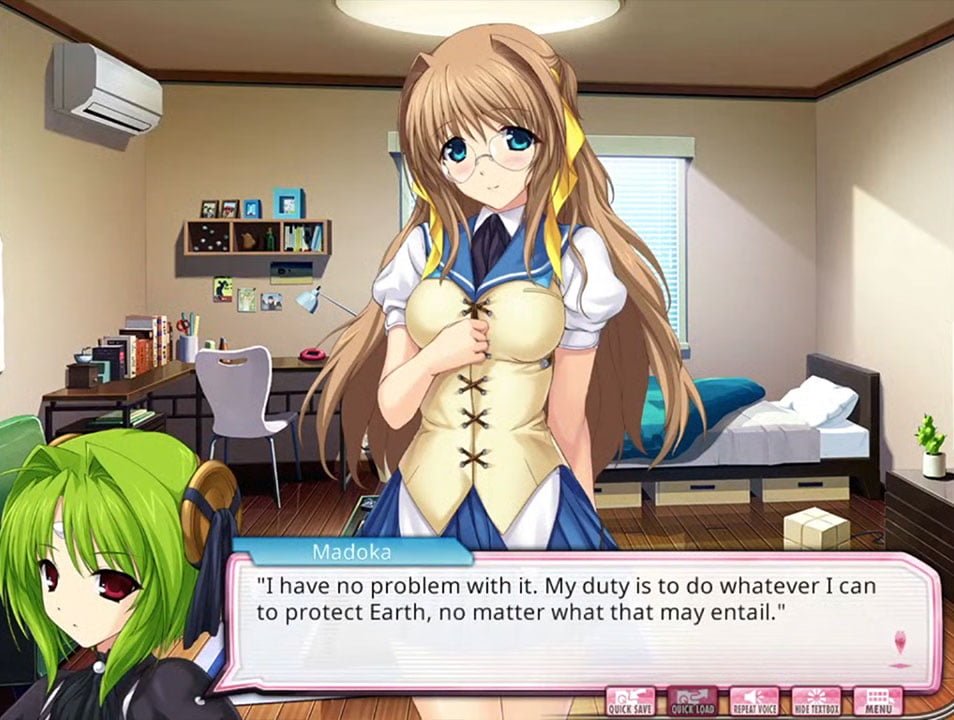The image size is (954, 720).
Task: Click the Quick Save button
Action: 630,701
